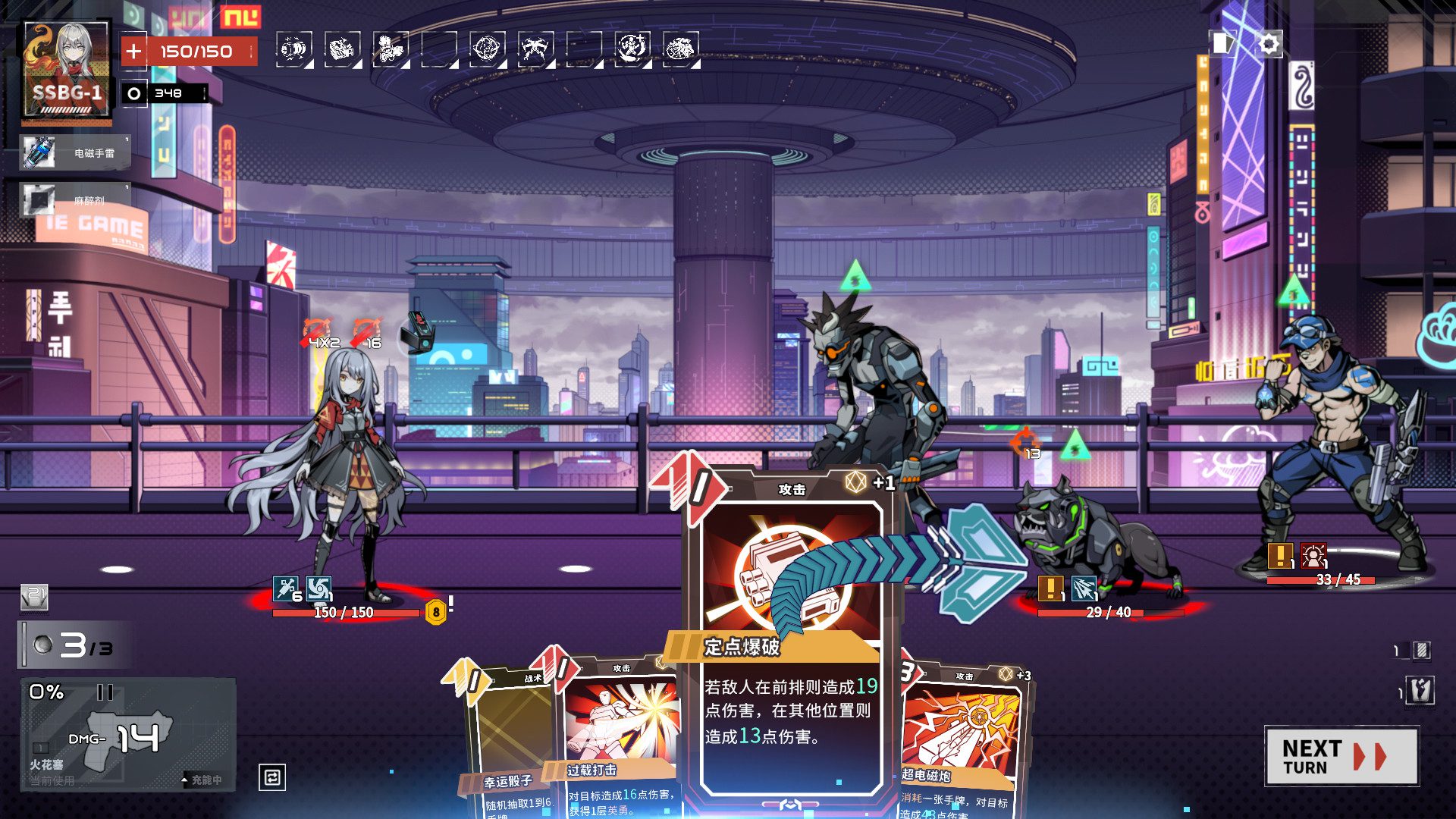Click the + heal button next to the HP bar

135,51
